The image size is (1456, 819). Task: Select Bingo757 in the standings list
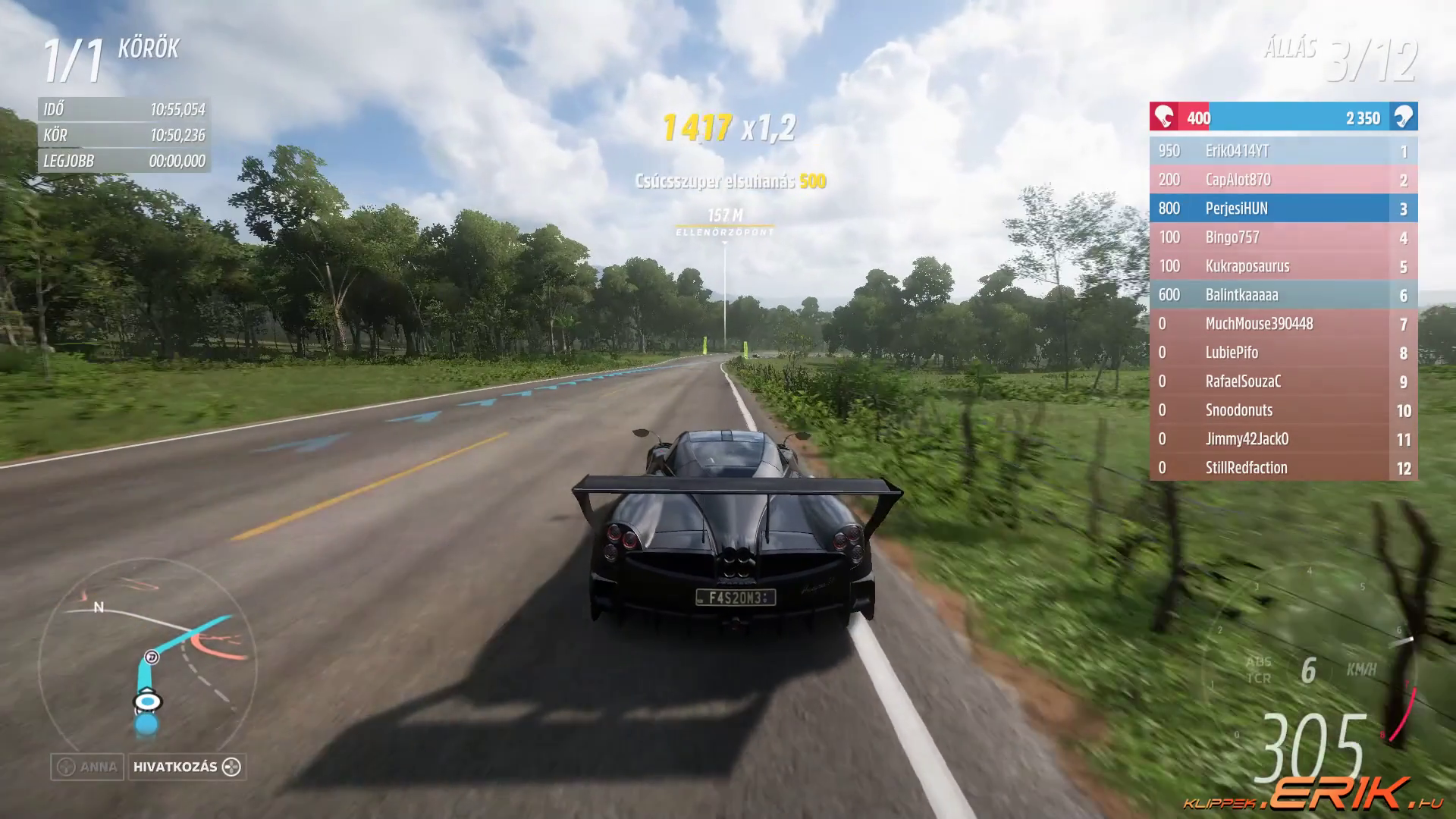[x=1283, y=237]
